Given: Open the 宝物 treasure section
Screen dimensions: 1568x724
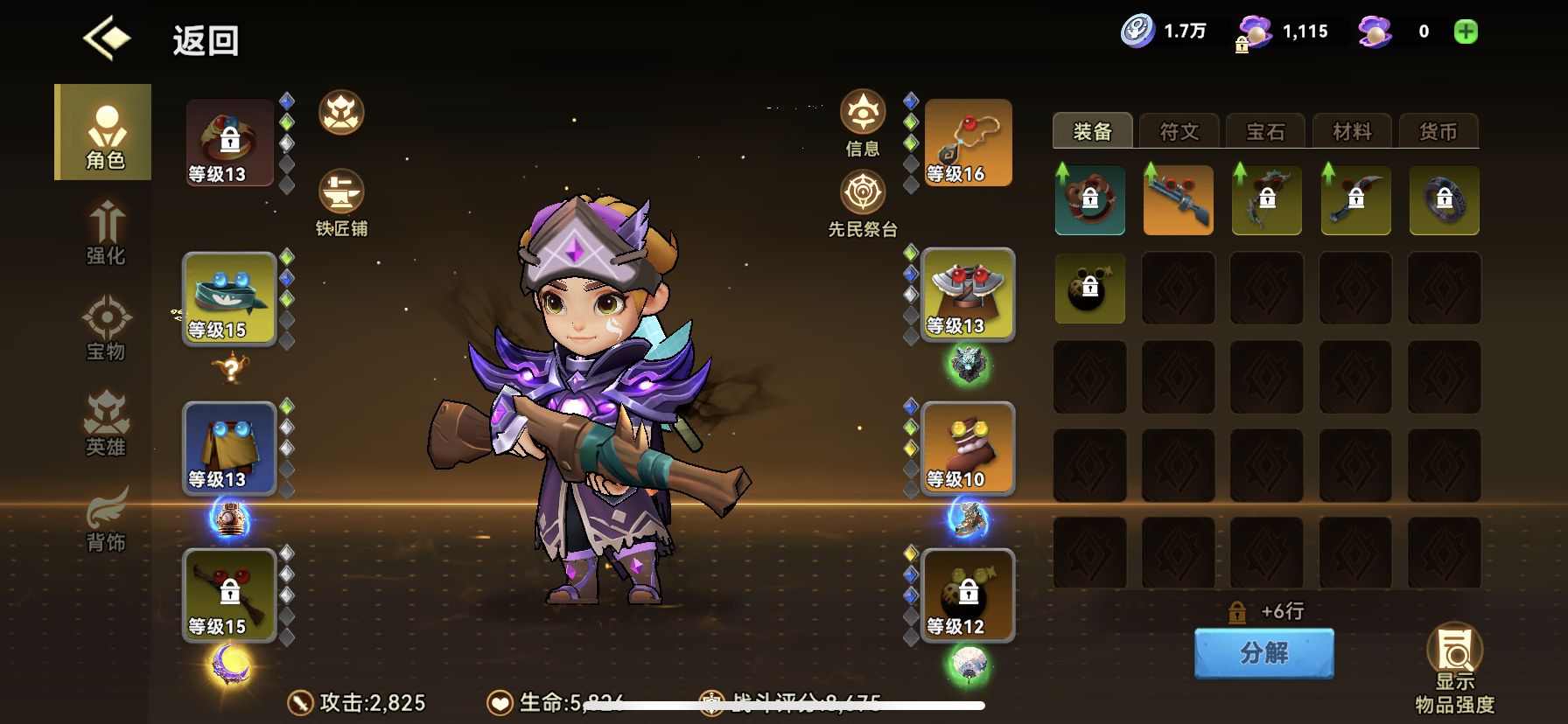Looking at the screenshot, I should click(104, 328).
